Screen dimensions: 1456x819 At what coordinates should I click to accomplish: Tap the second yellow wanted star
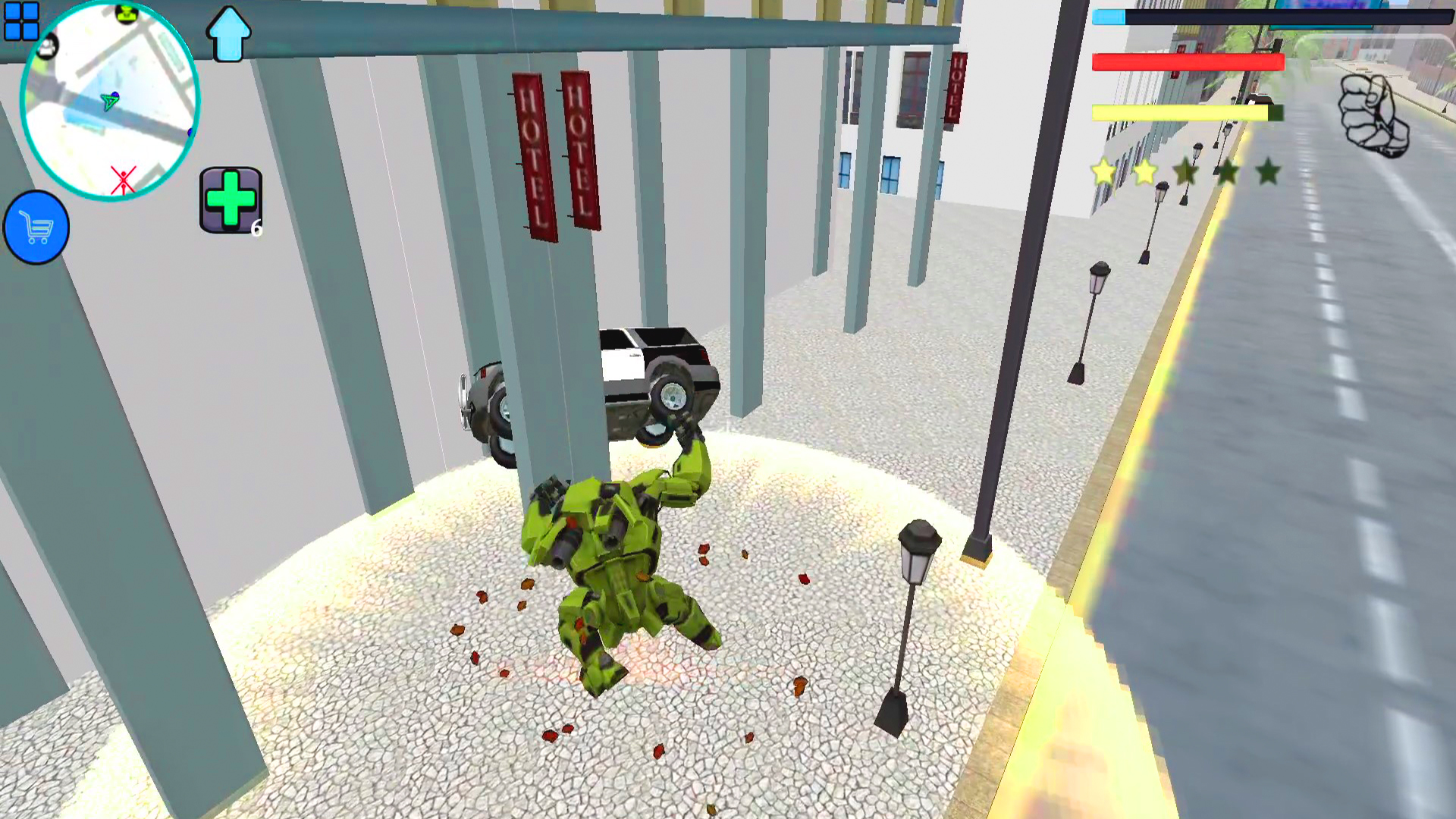pyautogui.click(x=1145, y=172)
